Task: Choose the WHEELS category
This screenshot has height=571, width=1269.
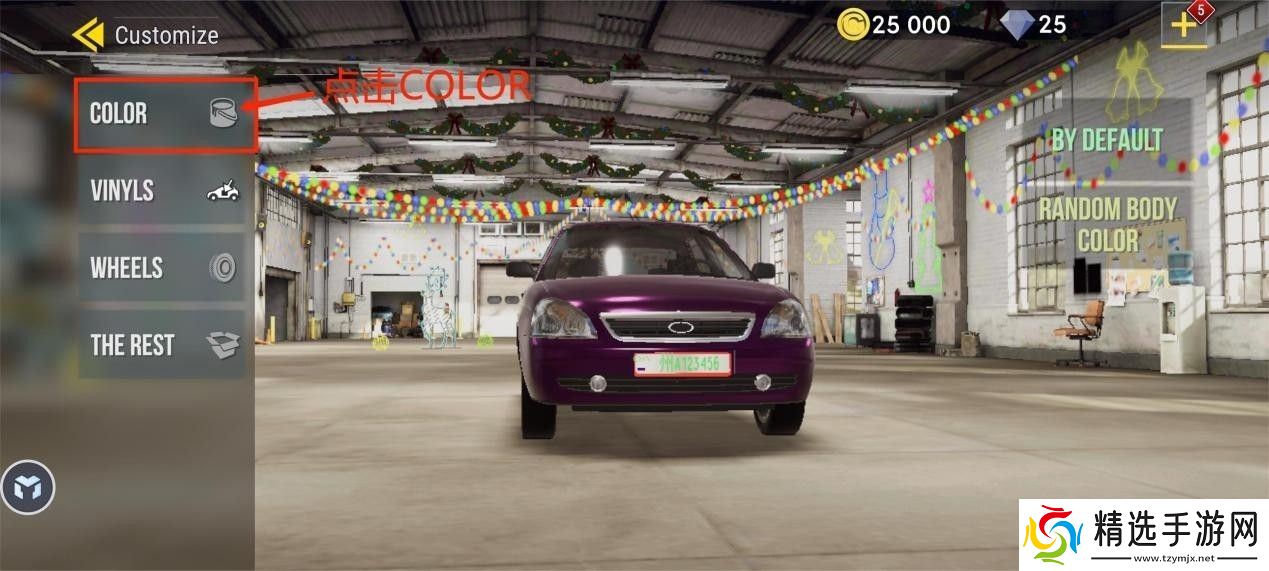Action: tap(162, 268)
